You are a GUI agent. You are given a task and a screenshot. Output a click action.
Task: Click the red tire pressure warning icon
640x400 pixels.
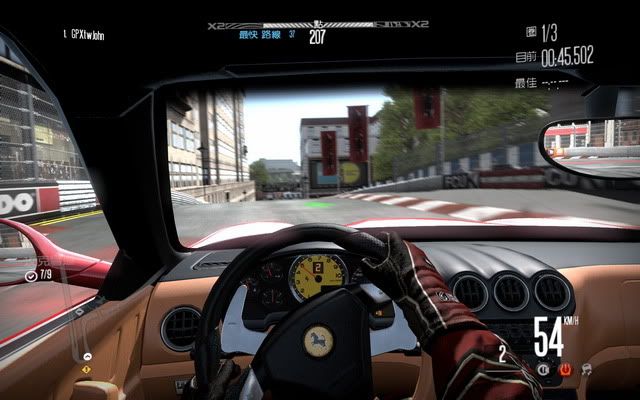563,369
